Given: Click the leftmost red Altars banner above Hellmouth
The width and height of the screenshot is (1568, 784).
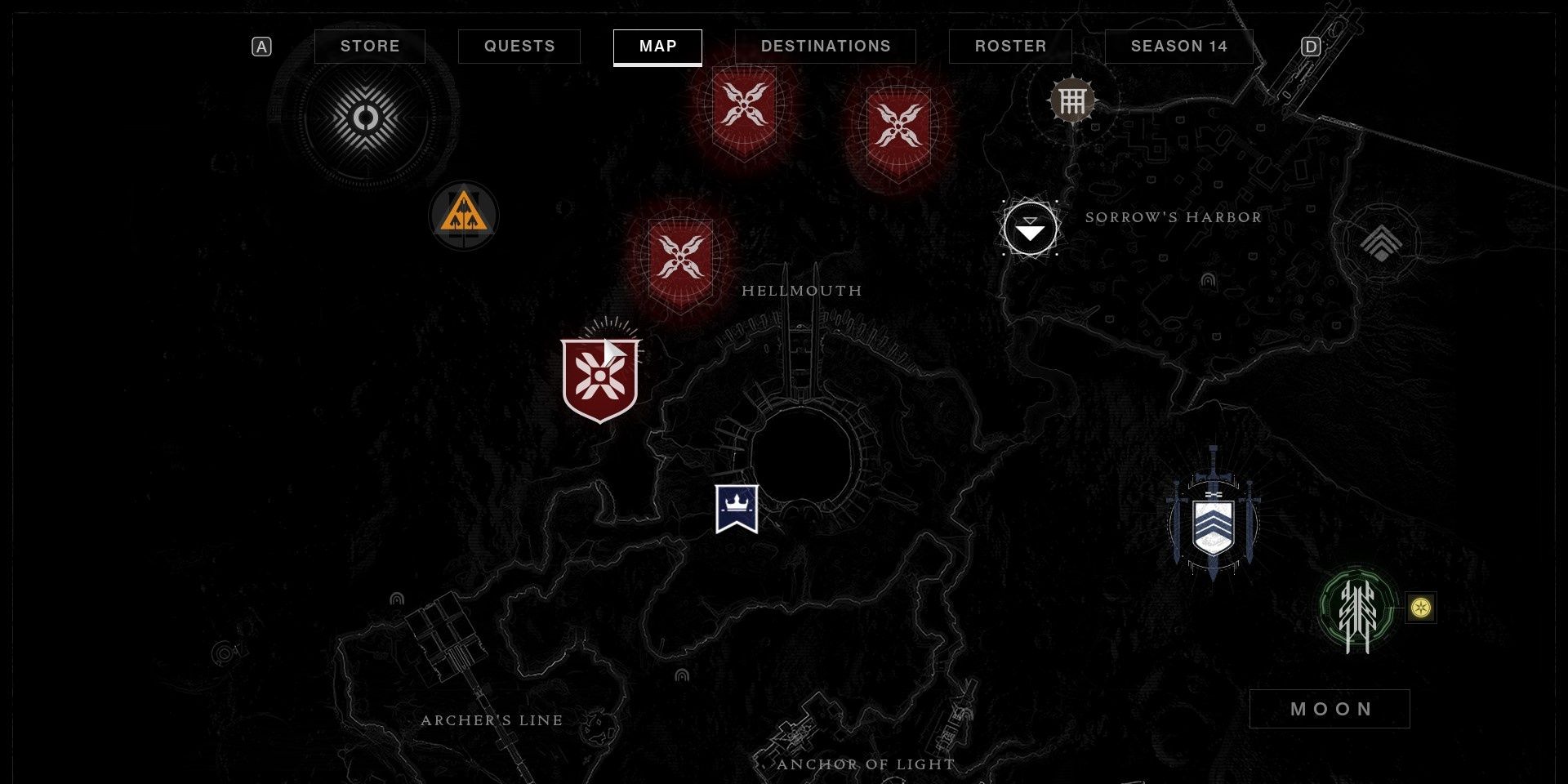Looking at the screenshot, I should point(745,107).
